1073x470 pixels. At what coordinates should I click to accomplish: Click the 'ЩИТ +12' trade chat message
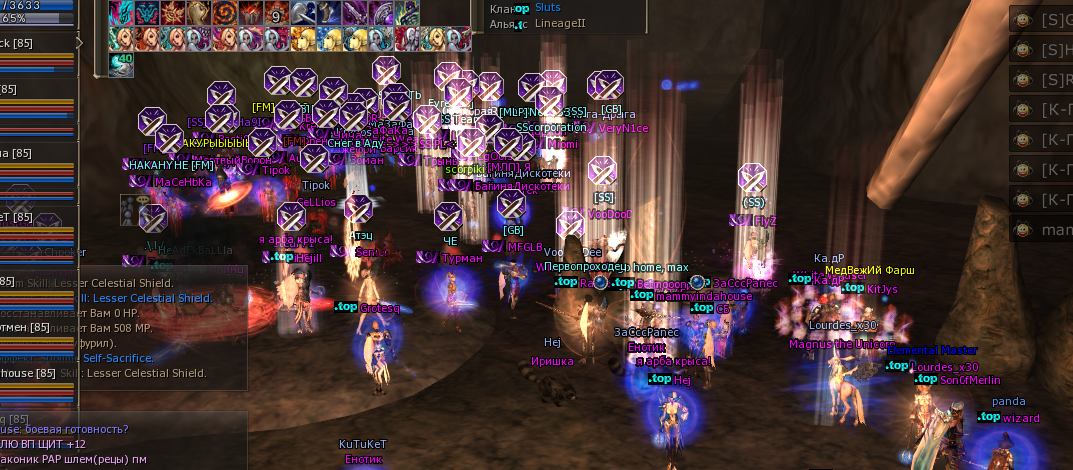(50, 444)
